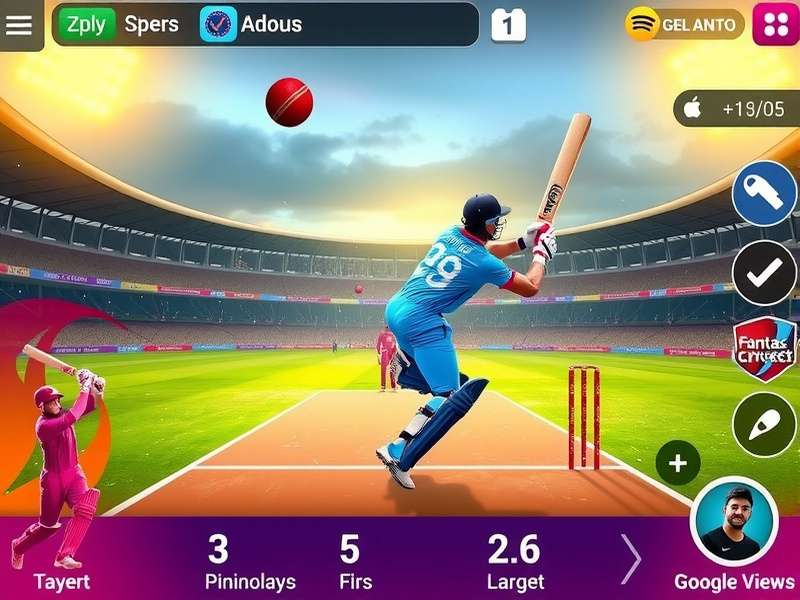Open the Fantas Cricket shield badge
800x600 pixels.
(x=764, y=348)
